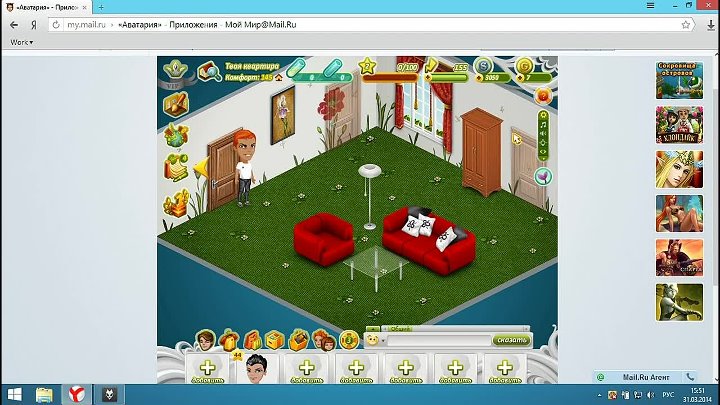Image resolution: width=720 pixels, height=405 pixels.
Task: Select the level 44 friend avatar
Action: coord(258,368)
